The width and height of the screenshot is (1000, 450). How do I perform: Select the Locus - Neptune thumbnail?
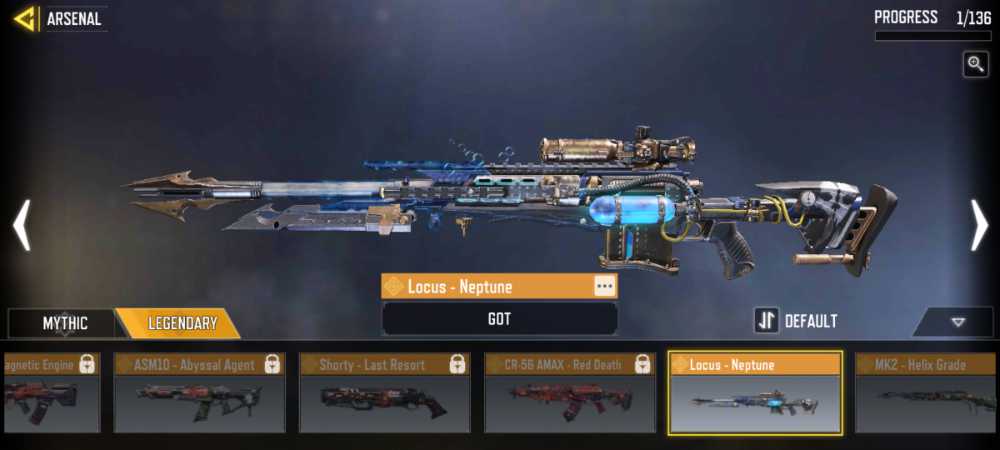[x=755, y=392]
